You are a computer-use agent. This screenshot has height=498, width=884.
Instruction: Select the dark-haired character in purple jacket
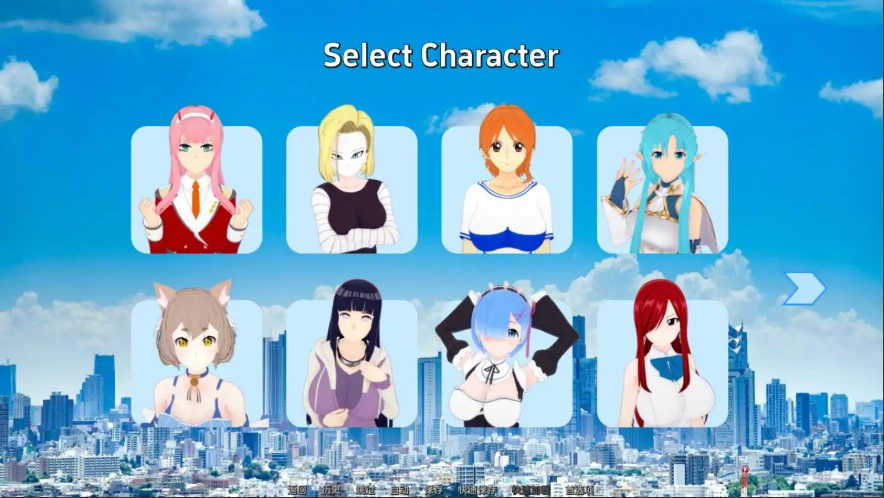coord(351,363)
